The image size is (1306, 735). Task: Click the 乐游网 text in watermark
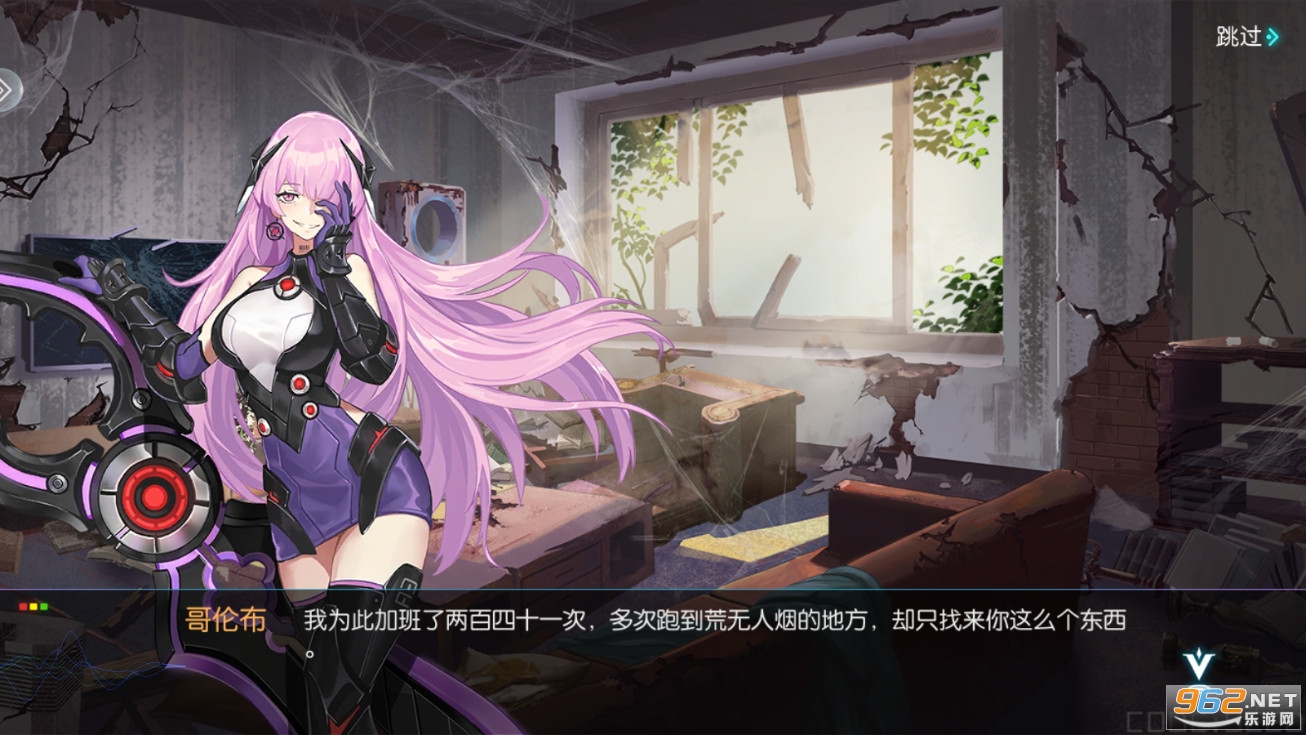(1269, 719)
